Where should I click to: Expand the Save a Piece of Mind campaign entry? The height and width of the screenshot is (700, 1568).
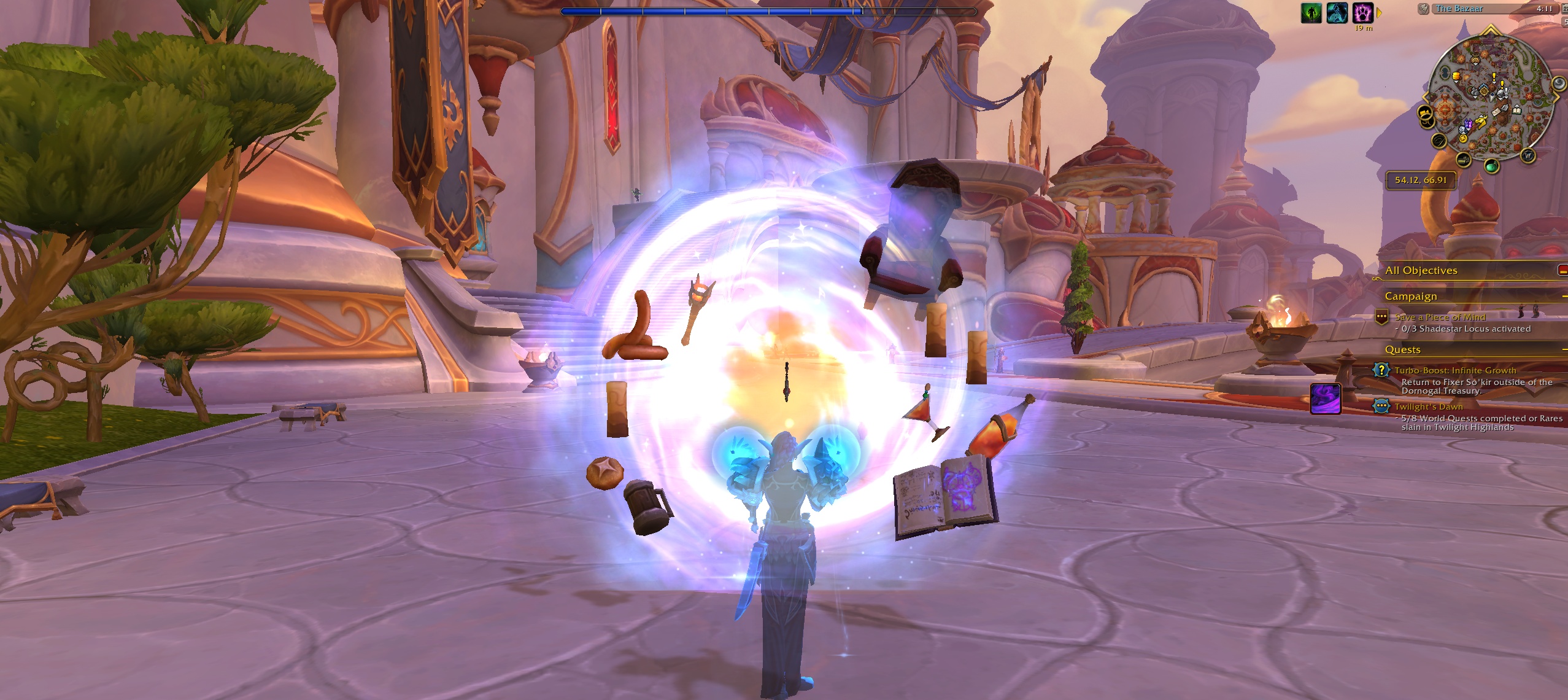tap(1439, 317)
